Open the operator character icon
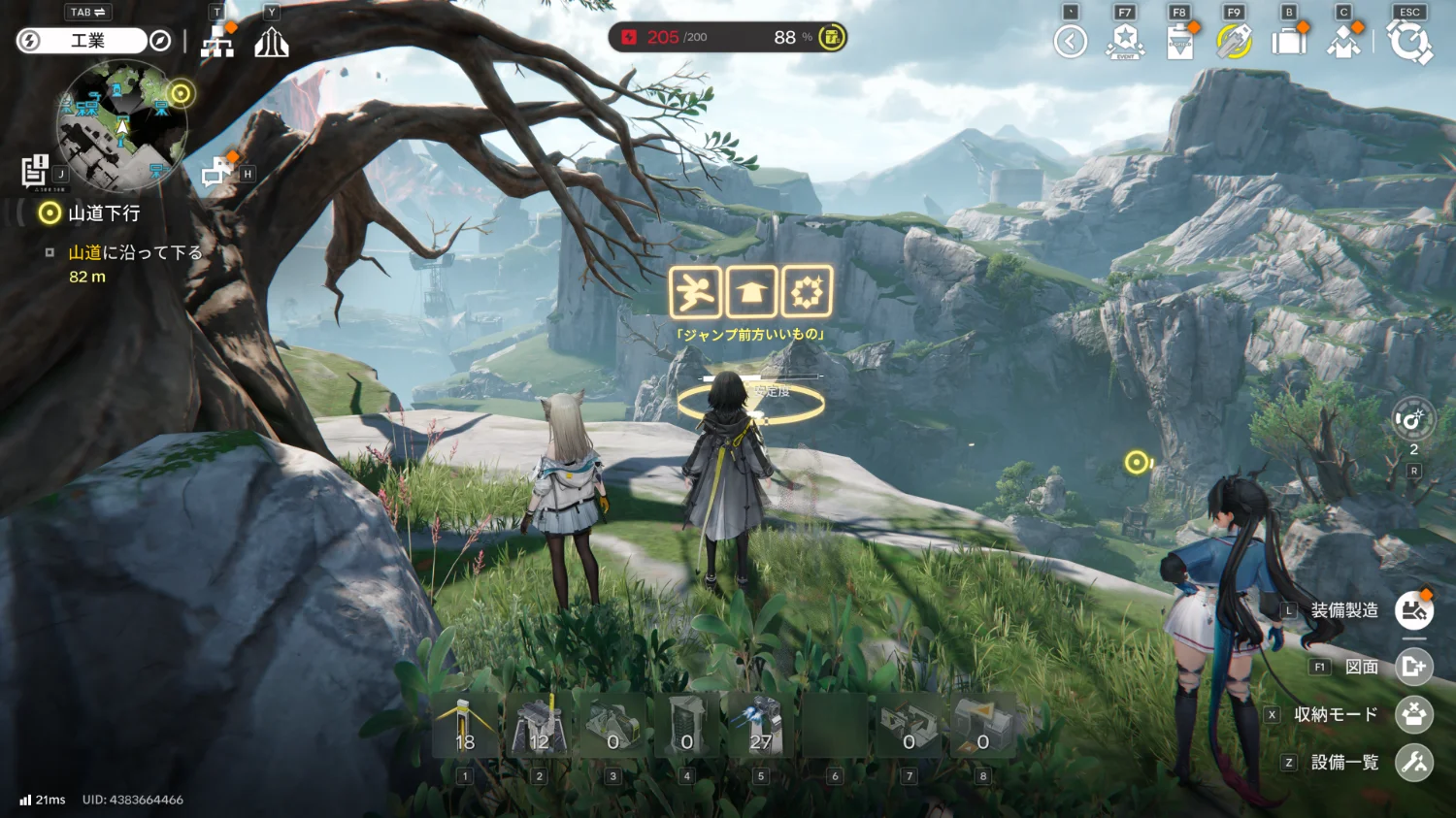Viewport: 1456px width, 818px height. point(1343,42)
